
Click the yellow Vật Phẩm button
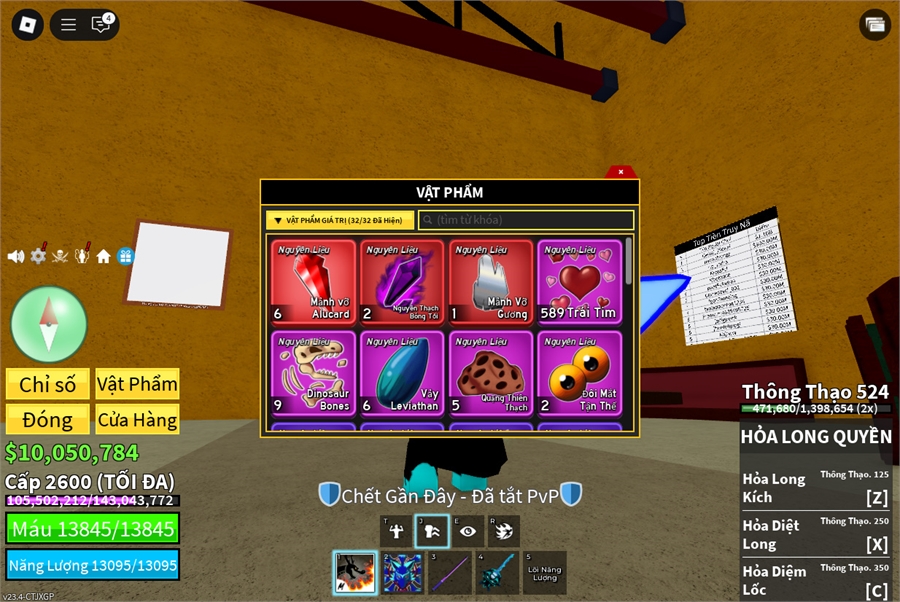[137, 384]
